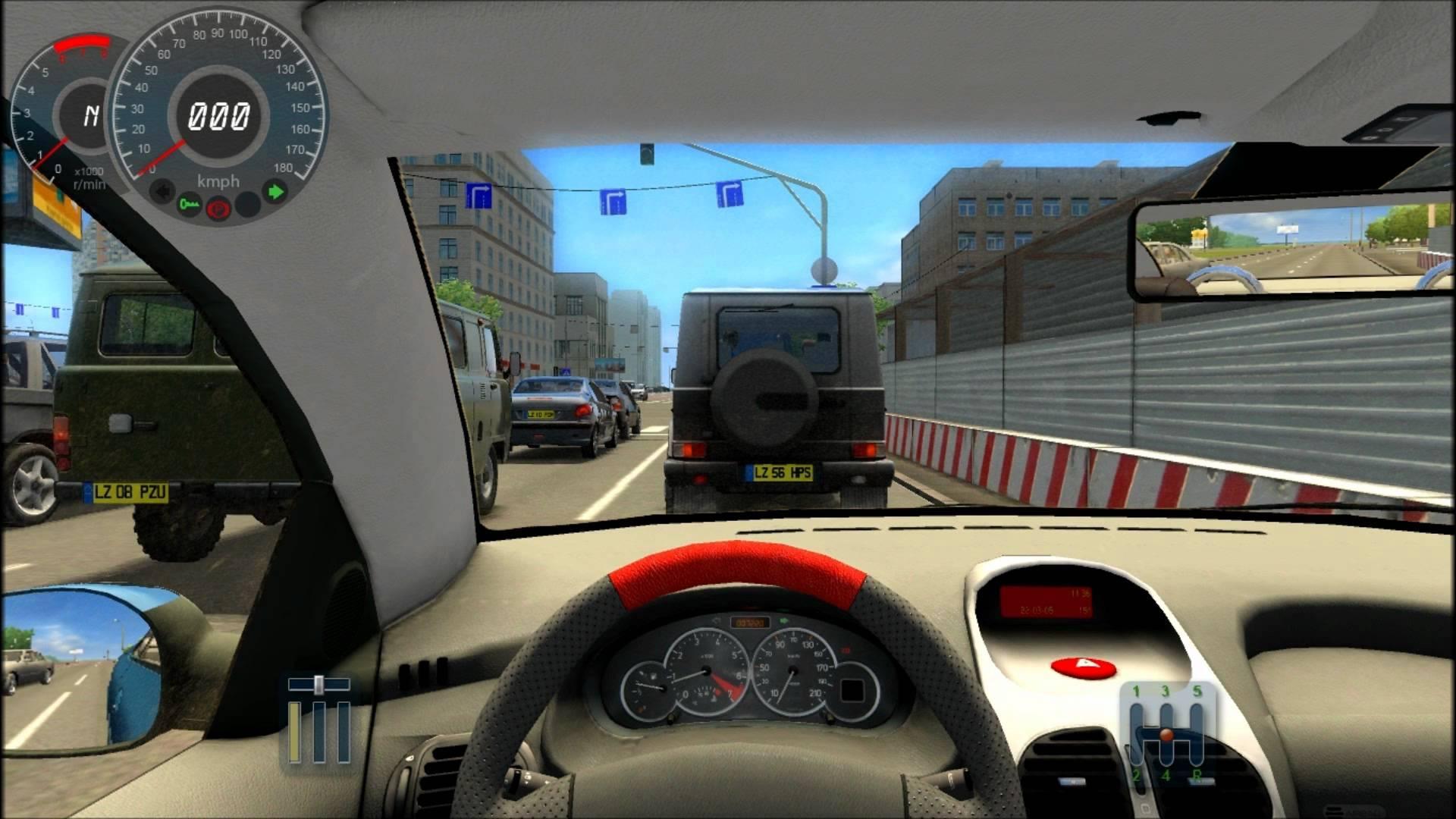Click the kmph label on the speedometer
Screen dimensions: 1456x819
click(218, 180)
